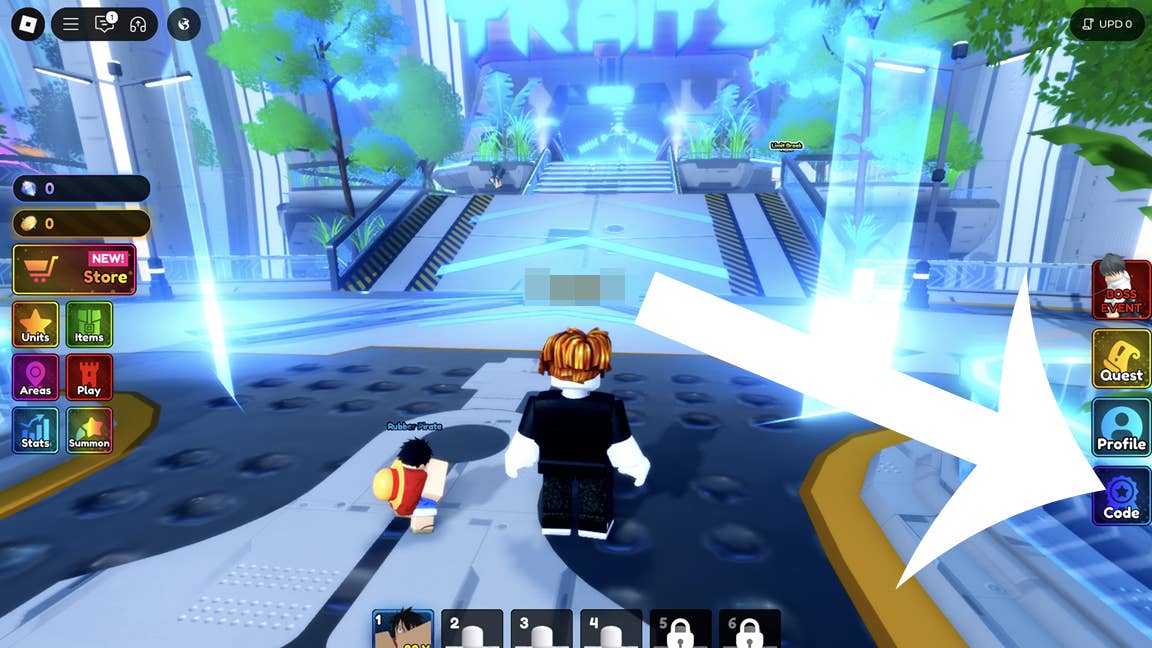Open the chat bubble icon
1152x648 pixels.
(105, 24)
